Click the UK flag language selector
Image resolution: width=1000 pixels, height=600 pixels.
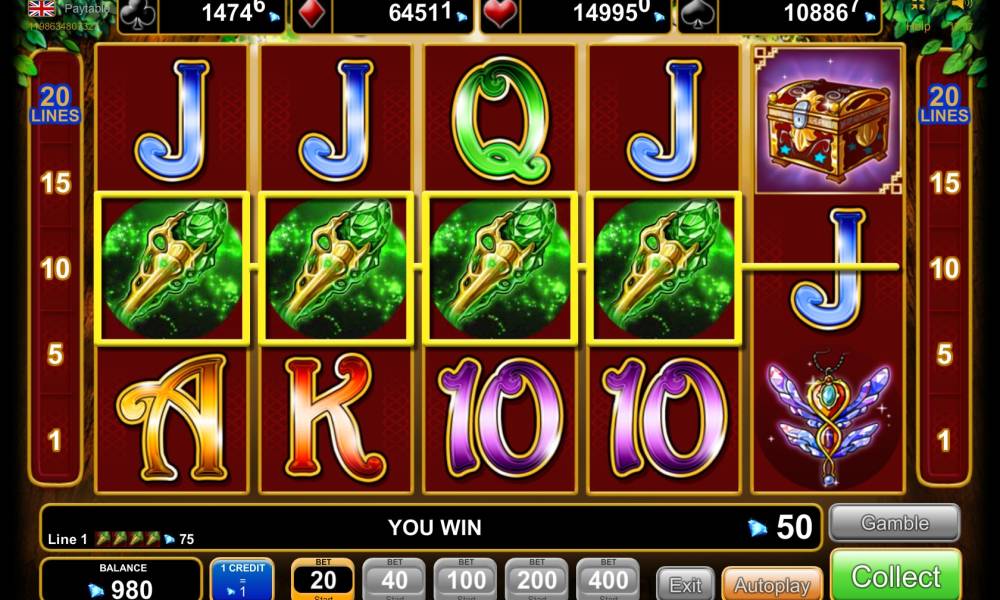click(42, 8)
